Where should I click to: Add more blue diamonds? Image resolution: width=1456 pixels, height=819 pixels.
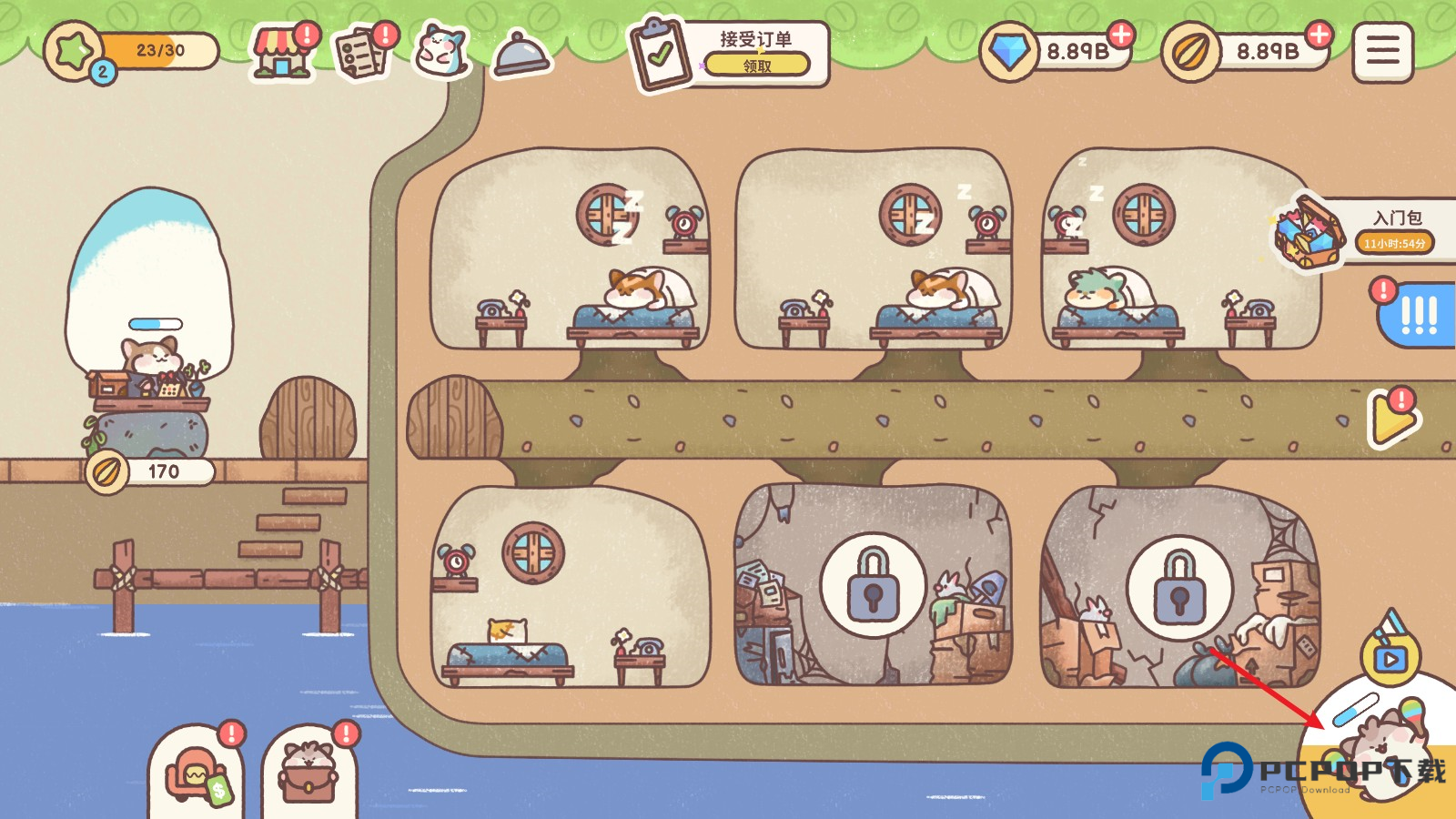tap(1121, 35)
